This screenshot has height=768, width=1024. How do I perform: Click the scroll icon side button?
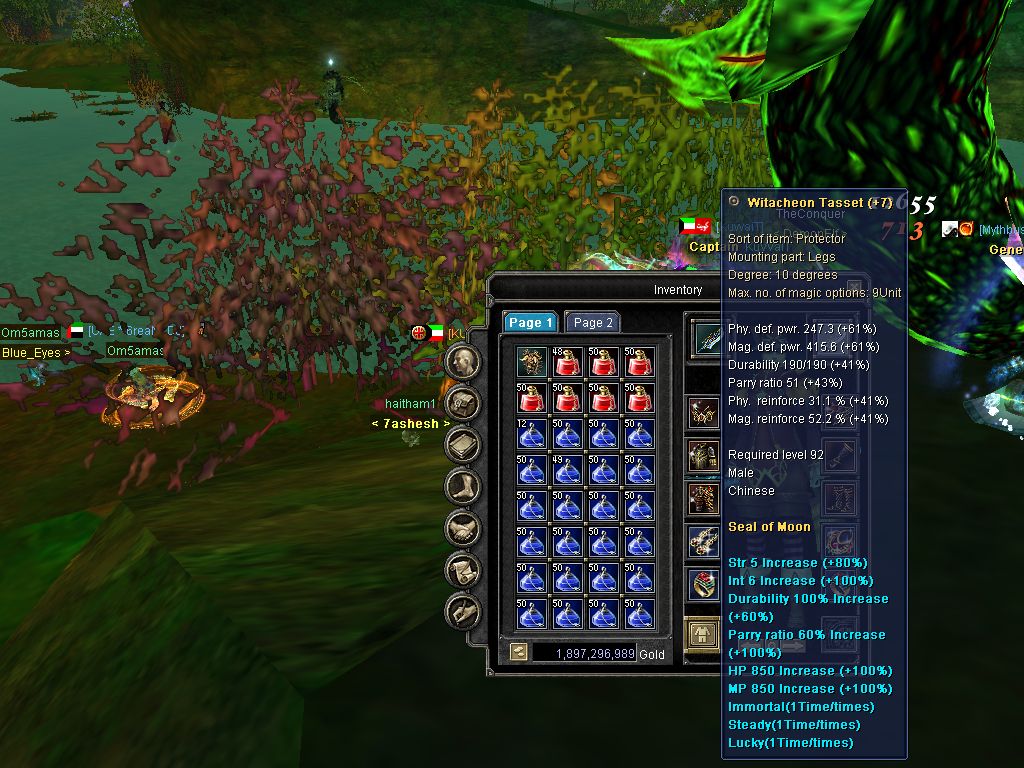(x=461, y=570)
